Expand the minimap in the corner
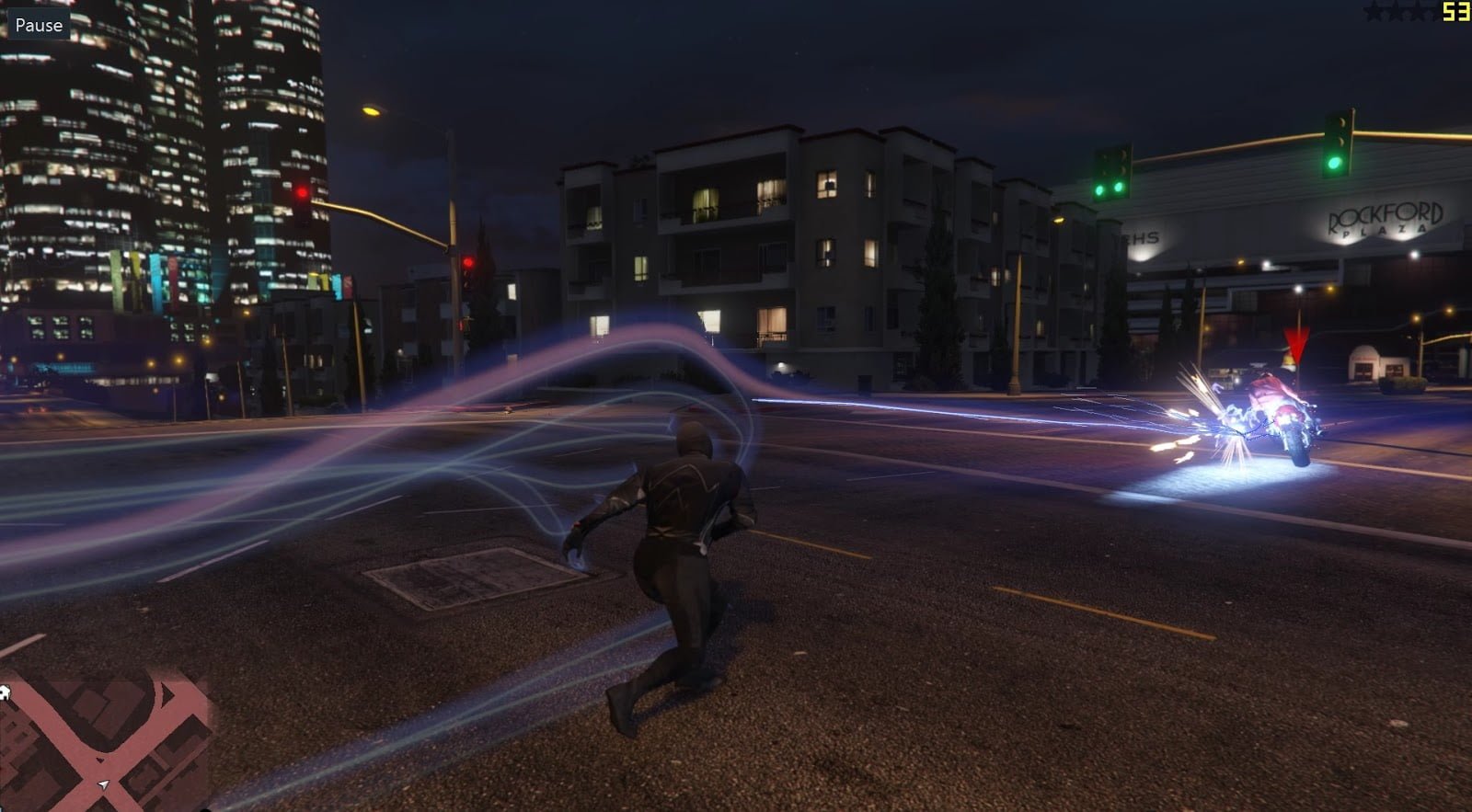 pos(106,745)
